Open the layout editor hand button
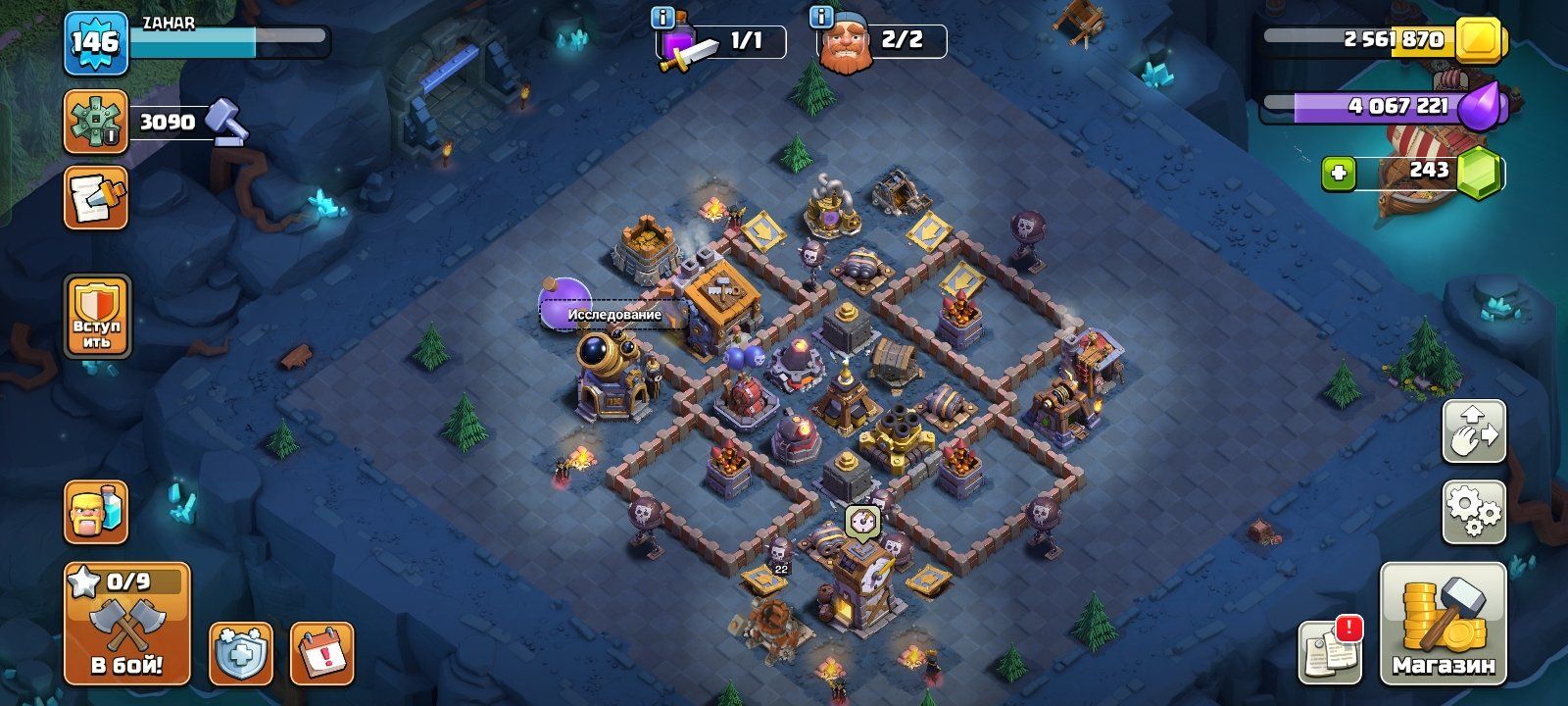Screen dimensions: 1568x706 (x=1474, y=431)
